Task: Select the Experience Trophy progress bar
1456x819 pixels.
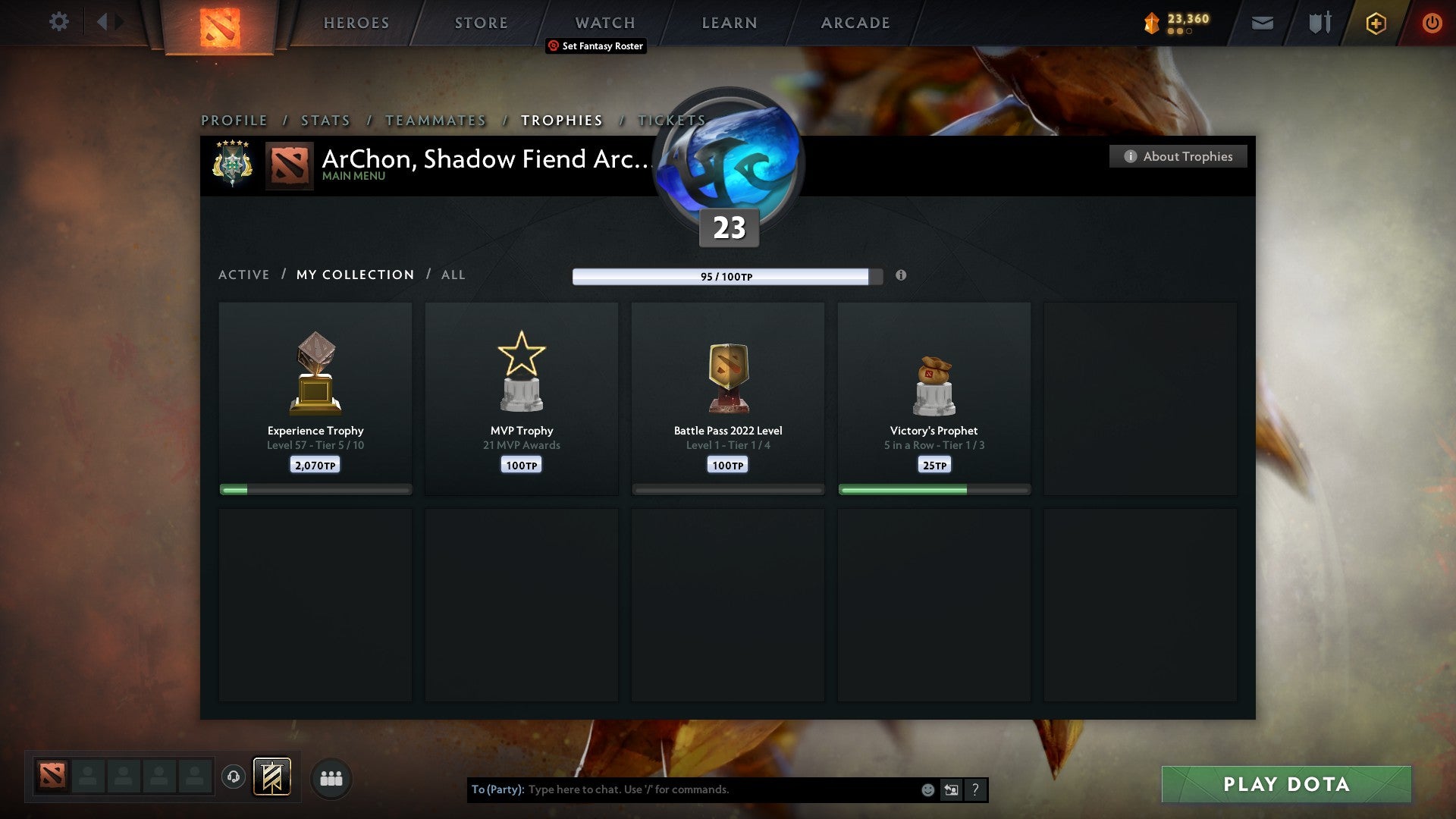Action: click(315, 490)
